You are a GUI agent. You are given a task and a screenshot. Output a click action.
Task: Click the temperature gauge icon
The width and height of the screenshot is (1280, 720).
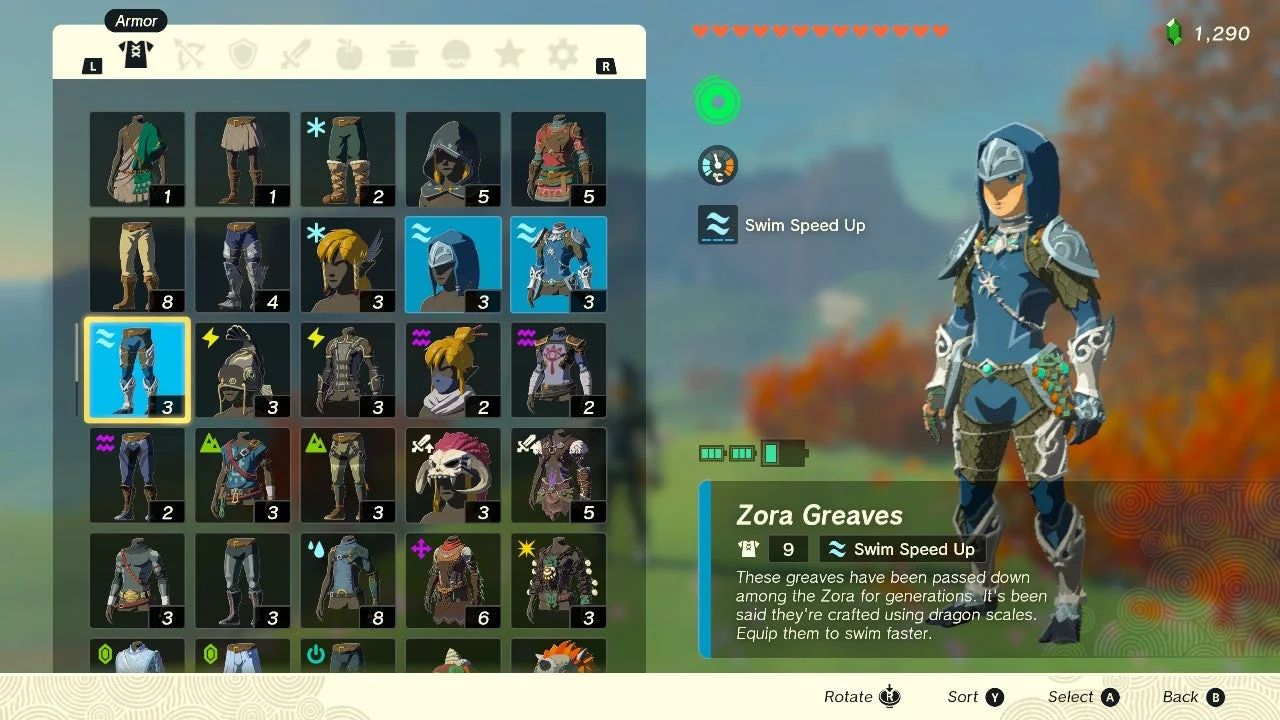(x=716, y=165)
